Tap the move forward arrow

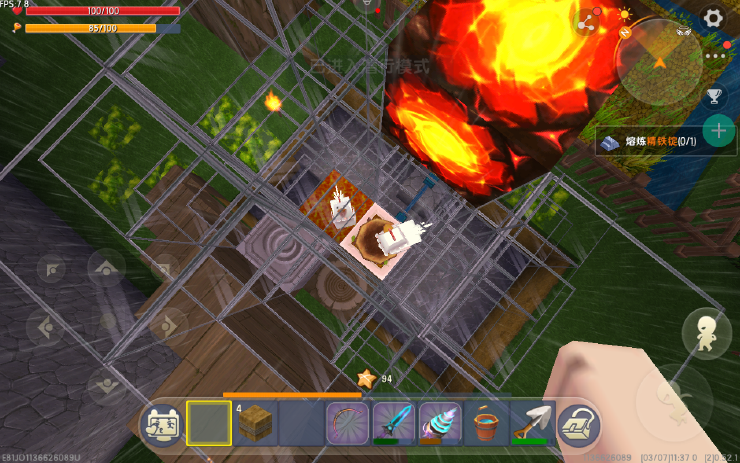(106, 268)
